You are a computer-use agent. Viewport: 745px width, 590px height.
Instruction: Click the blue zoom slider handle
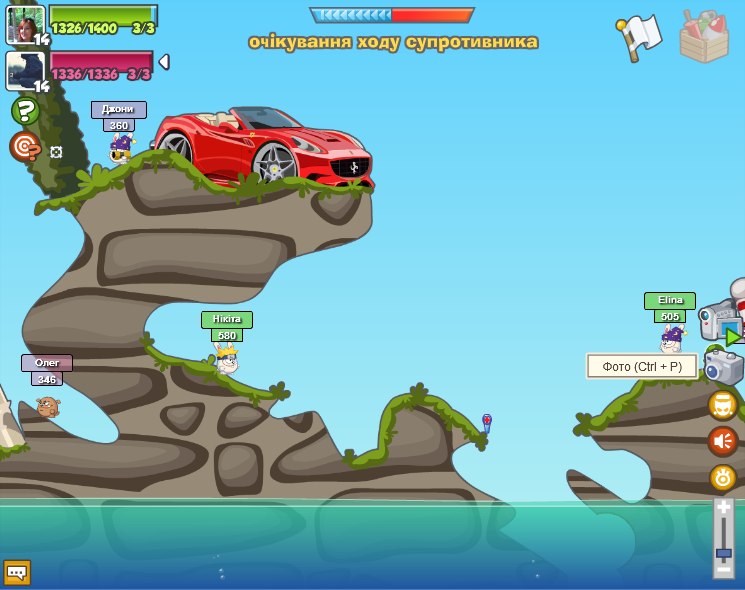723,552
